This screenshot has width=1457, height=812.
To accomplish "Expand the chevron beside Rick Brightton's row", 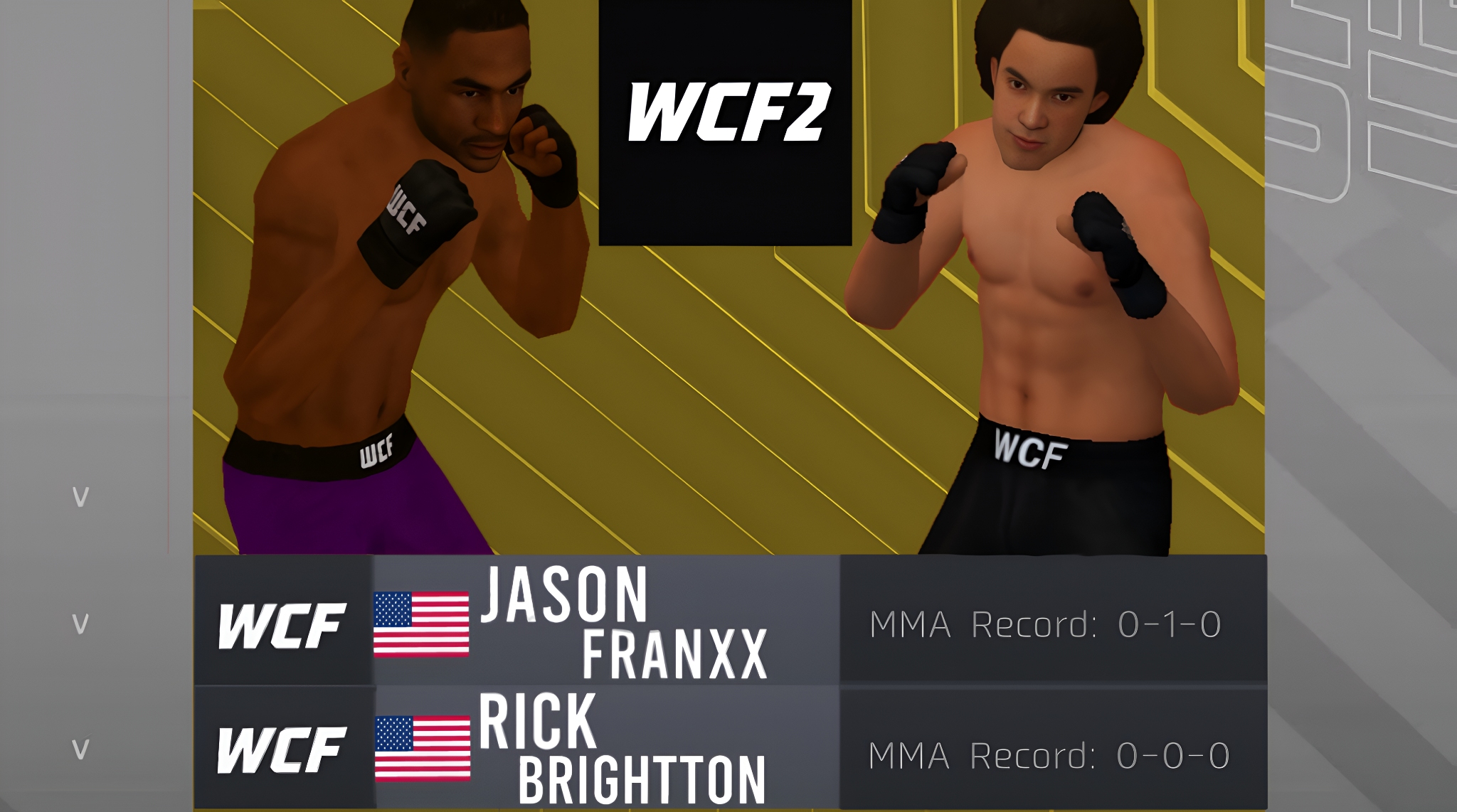I will [80, 749].
